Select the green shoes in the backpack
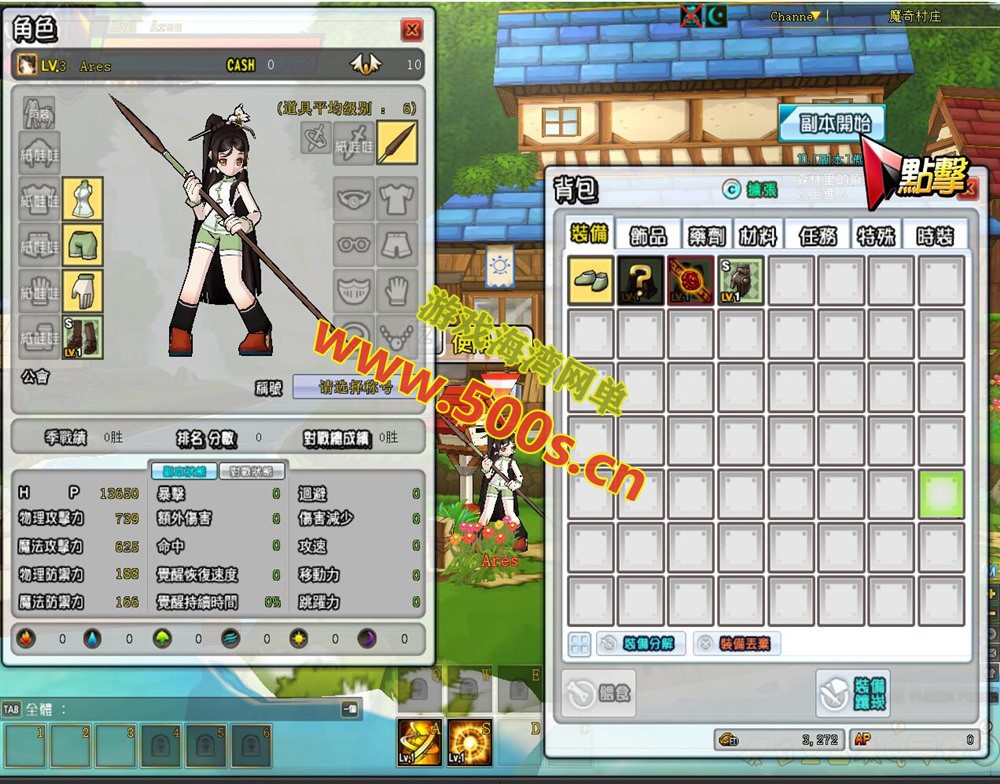Image resolution: width=1000 pixels, height=784 pixels. 591,281
